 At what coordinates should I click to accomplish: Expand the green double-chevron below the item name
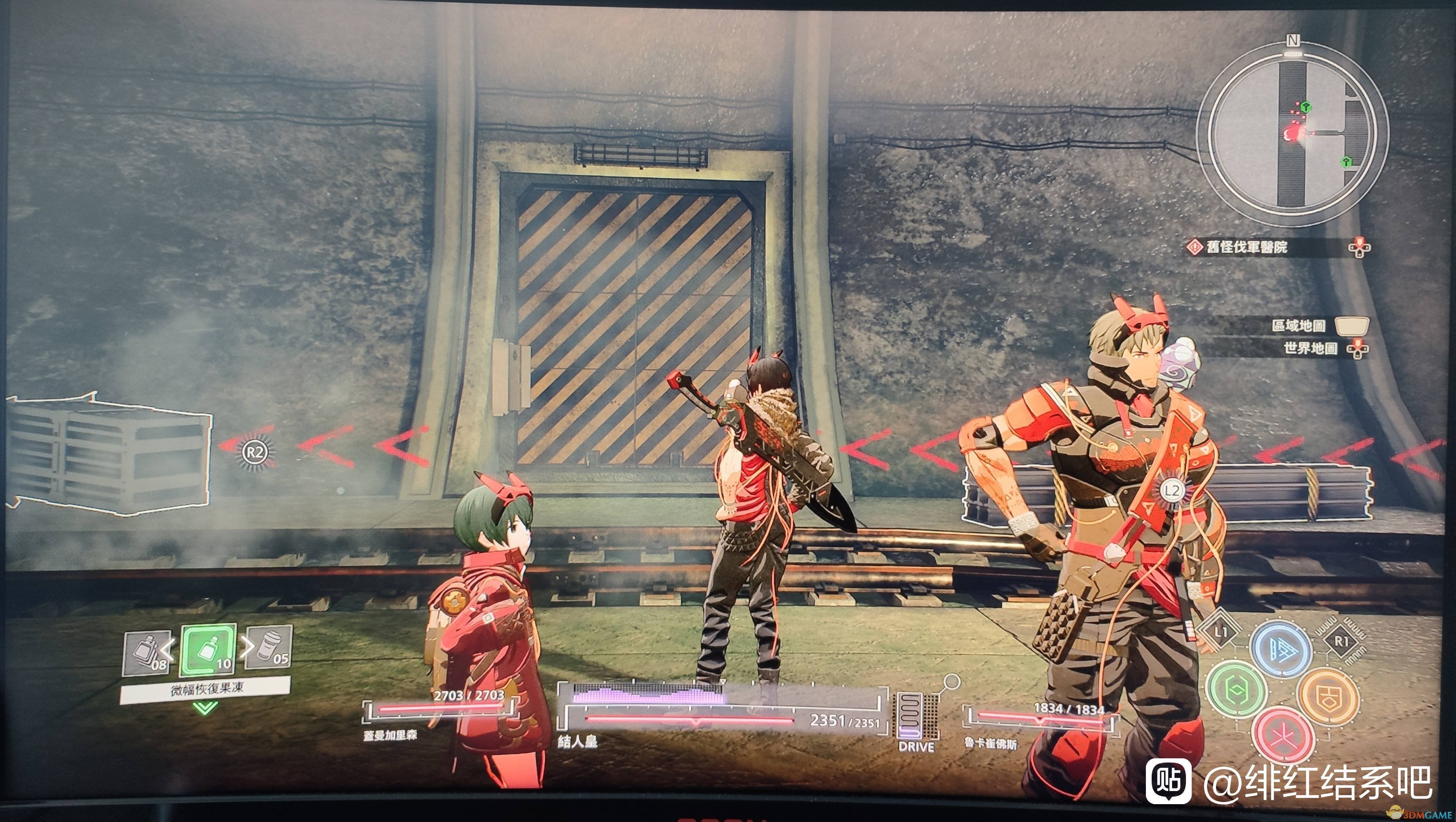coord(205,708)
